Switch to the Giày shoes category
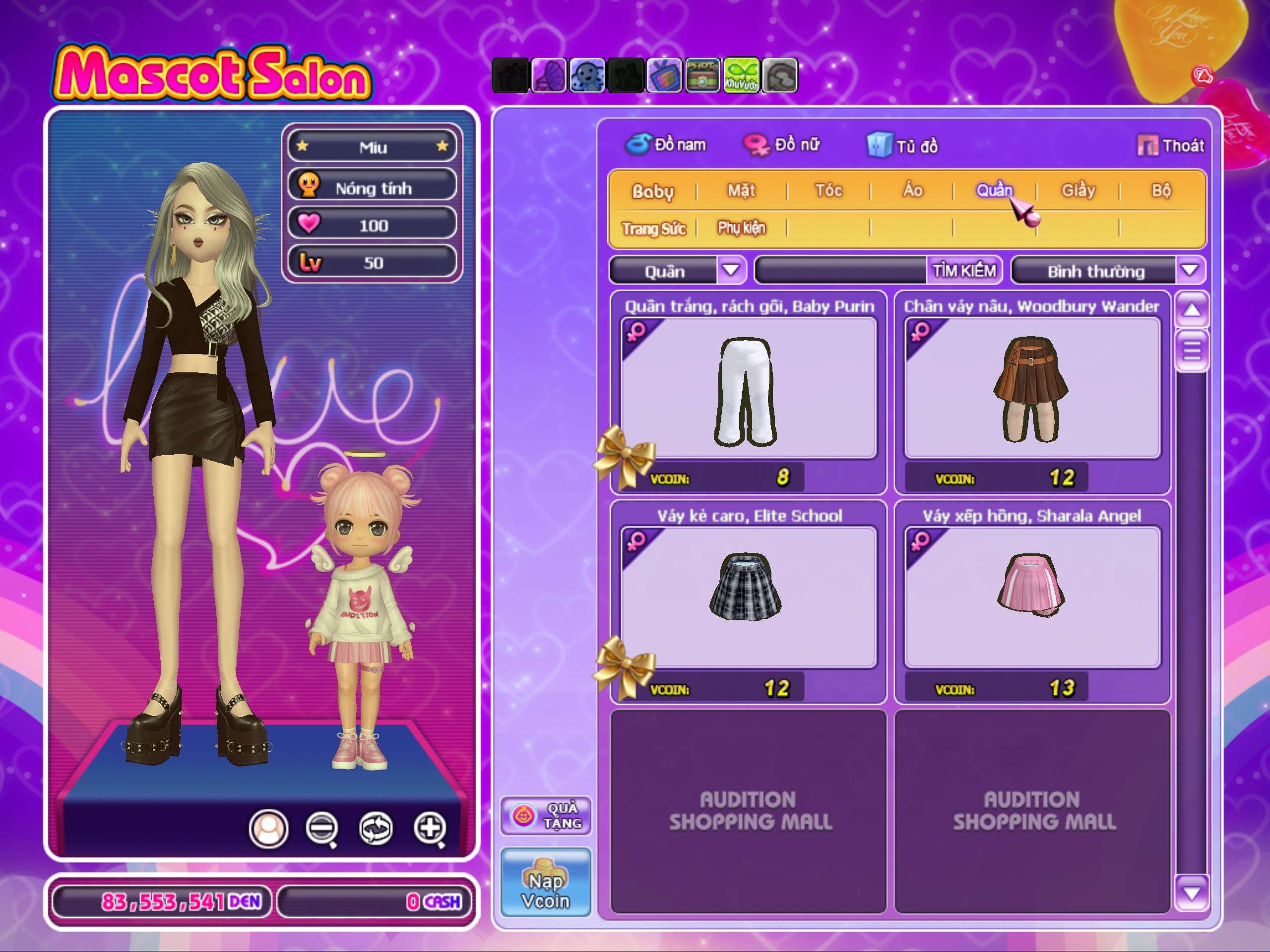1270x952 pixels. [x=1078, y=190]
